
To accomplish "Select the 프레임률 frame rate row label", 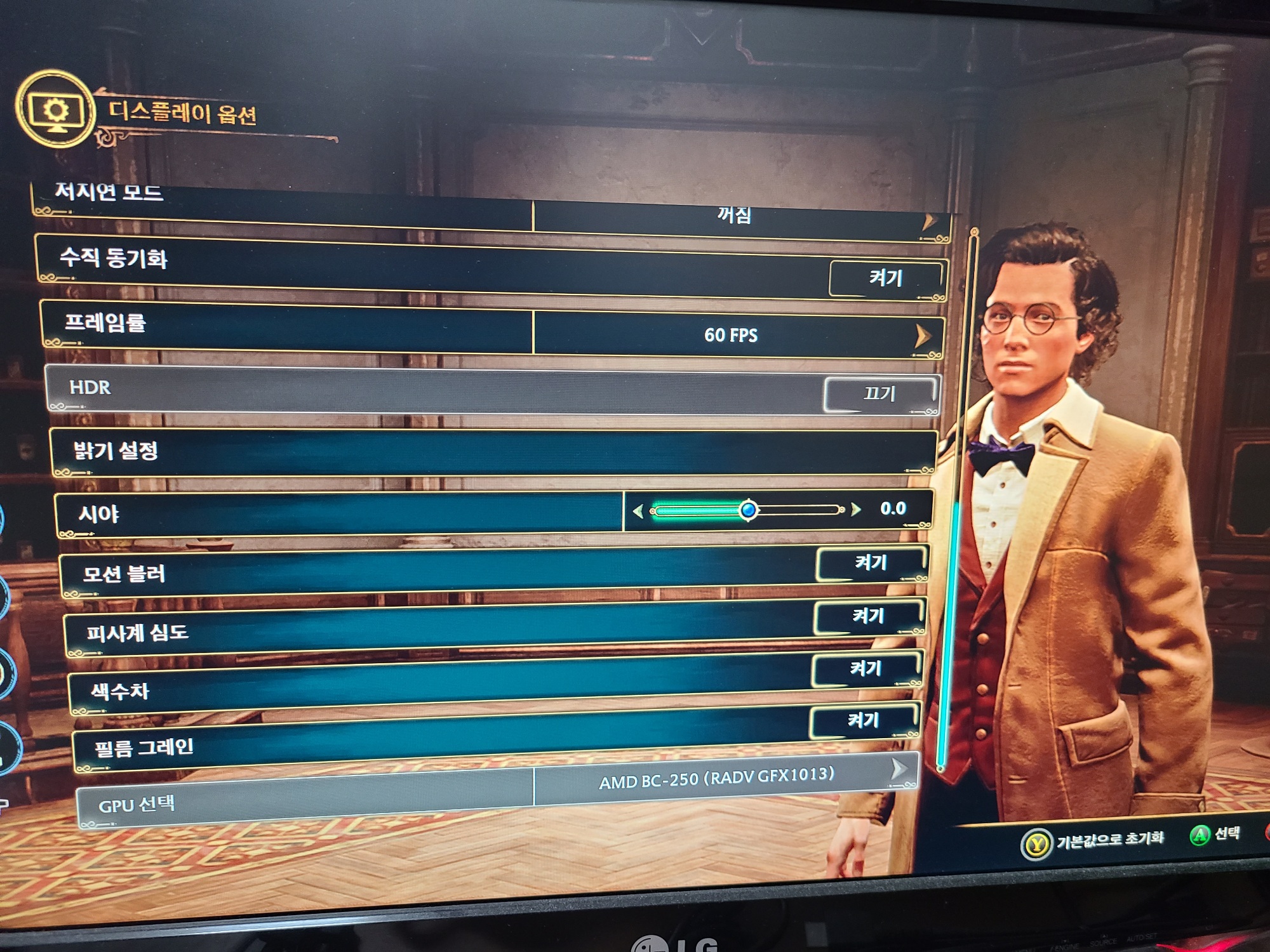I will [105, 323].
